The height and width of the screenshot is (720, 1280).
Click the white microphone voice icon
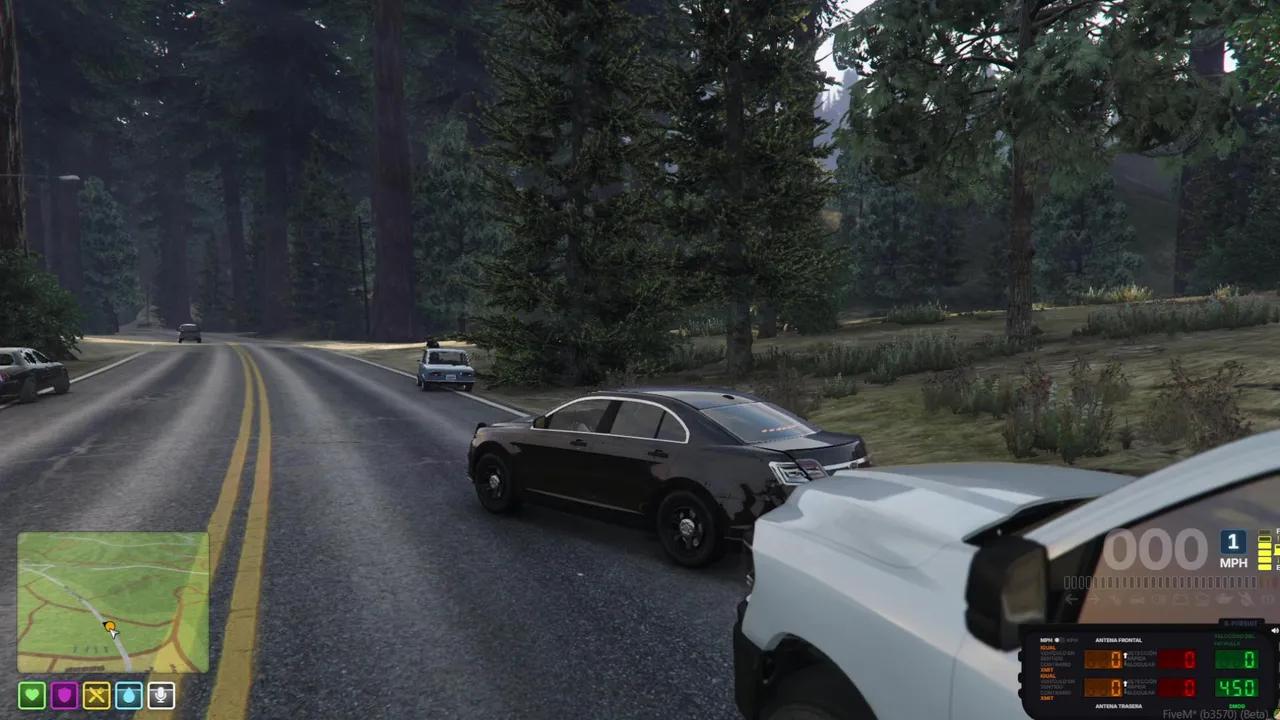click(160, 695)
